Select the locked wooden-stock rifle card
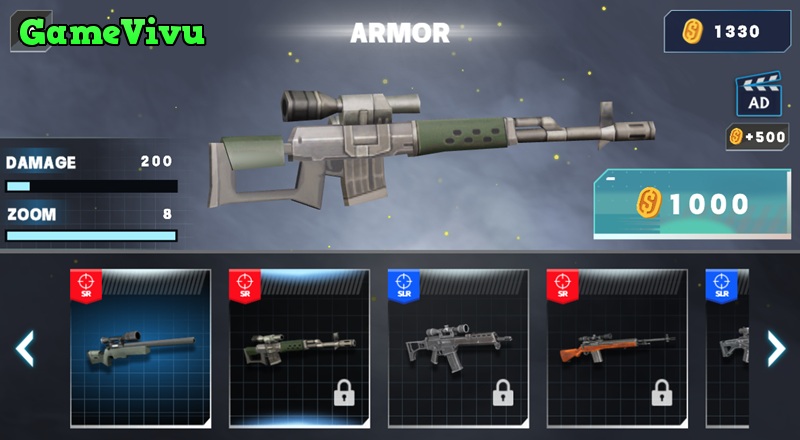Image resolution: width=800 pixels, height=440 pixels. point(617,347)
